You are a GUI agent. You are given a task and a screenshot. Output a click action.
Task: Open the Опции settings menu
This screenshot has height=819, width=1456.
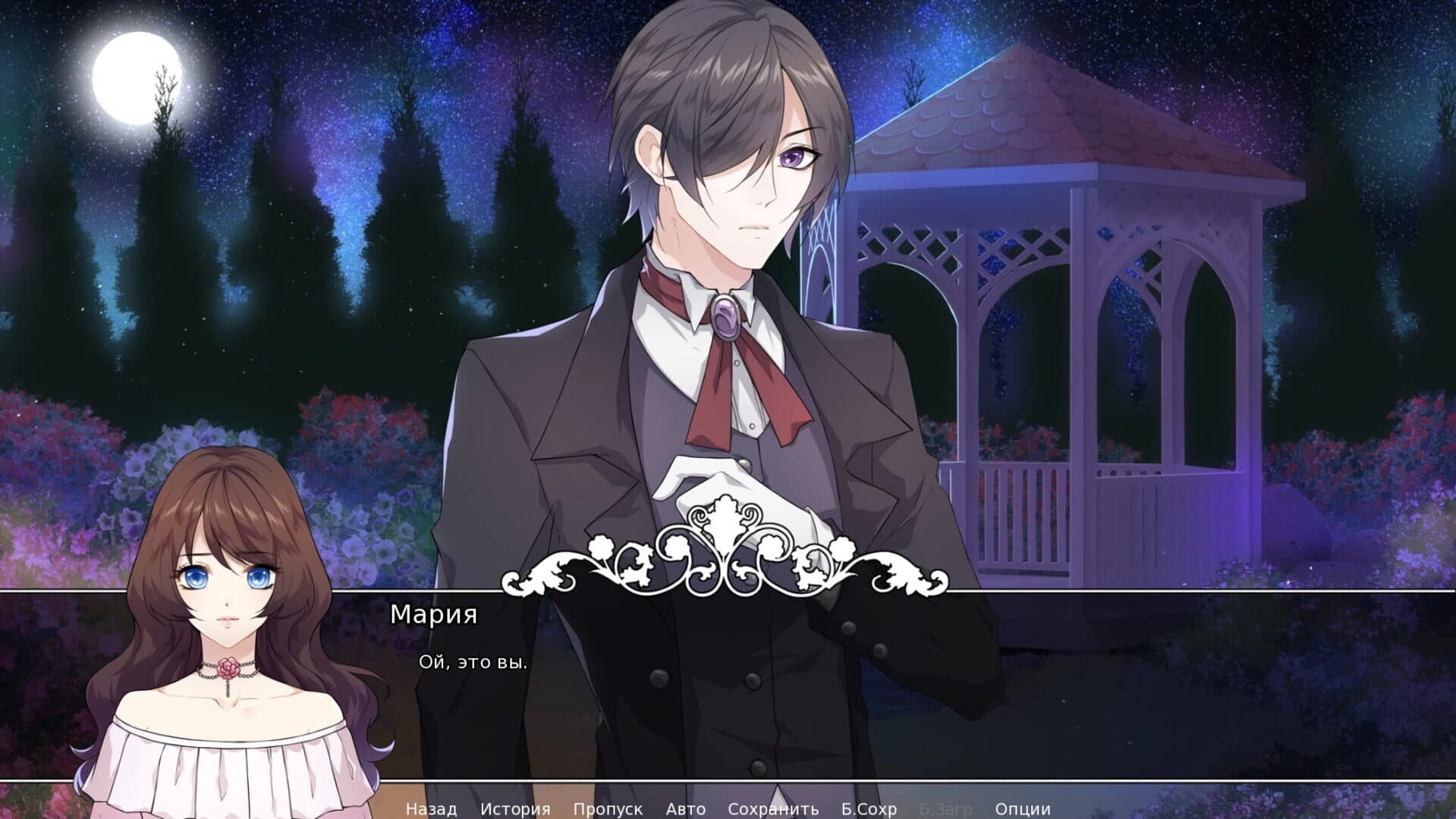pyautogui.click(x=1021, y=808)
